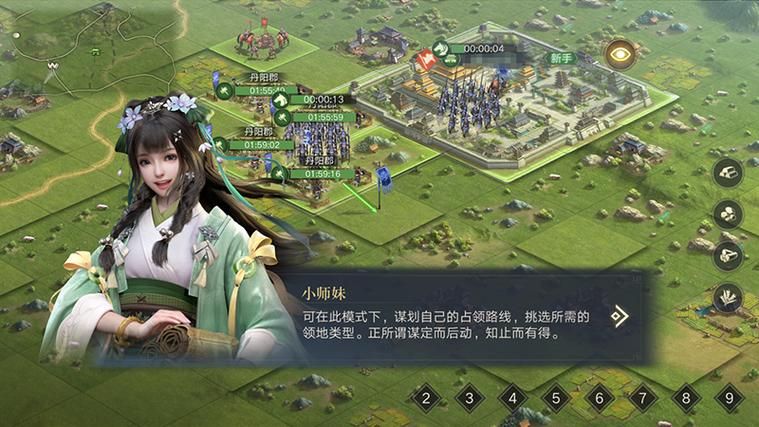Select the round stones resource filter icon
The image size is (759, 427).
pyautogui.click(x=728, y=214)
